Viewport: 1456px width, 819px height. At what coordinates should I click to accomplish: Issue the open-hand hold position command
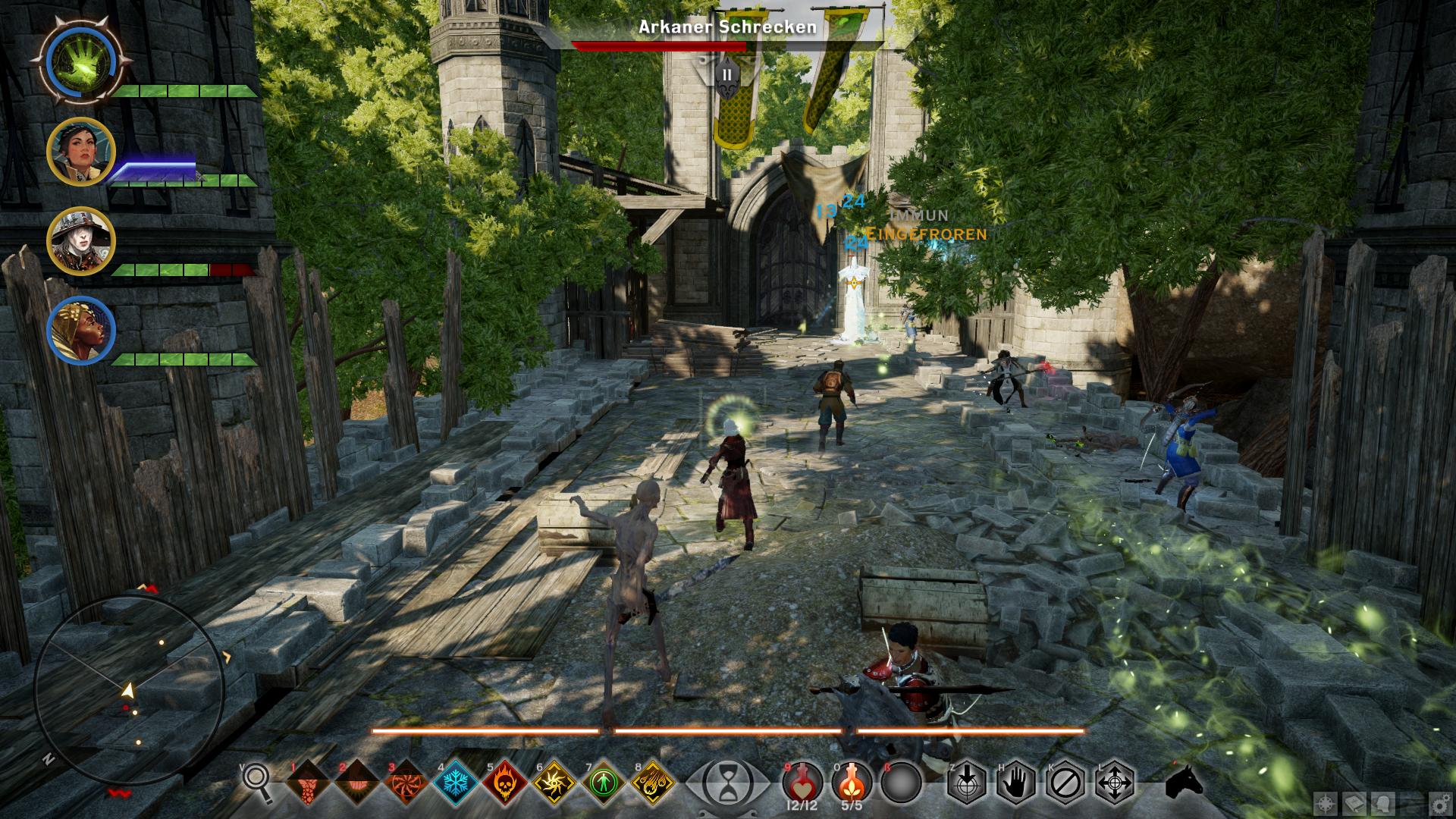(x=1015, y=783)
